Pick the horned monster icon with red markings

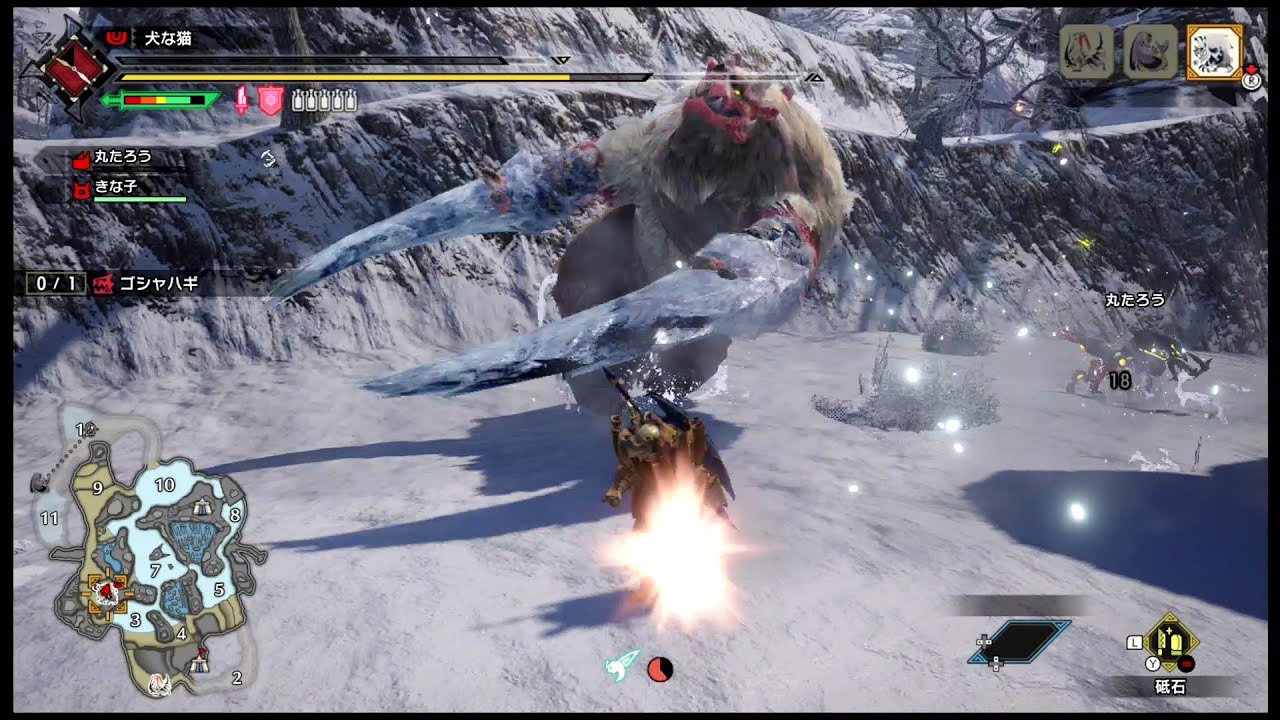click(x=1086, y=52)
